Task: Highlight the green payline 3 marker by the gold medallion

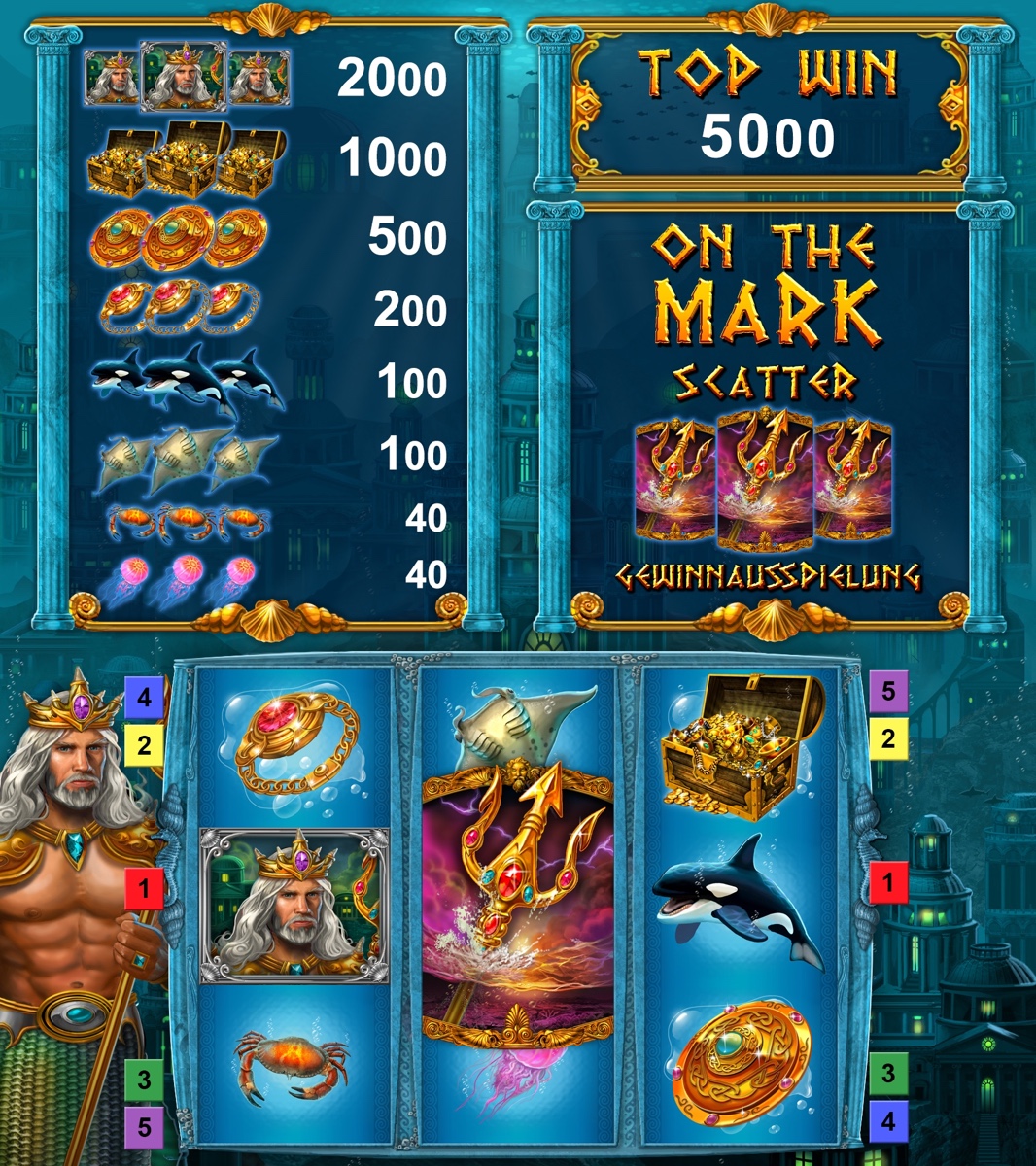Action: click(x=888, y=1074)
